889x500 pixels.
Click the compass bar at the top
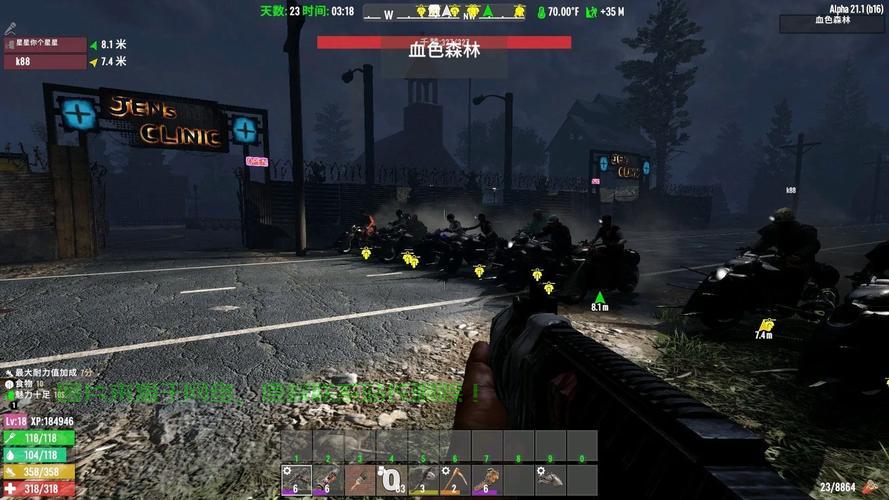[445, 12]
